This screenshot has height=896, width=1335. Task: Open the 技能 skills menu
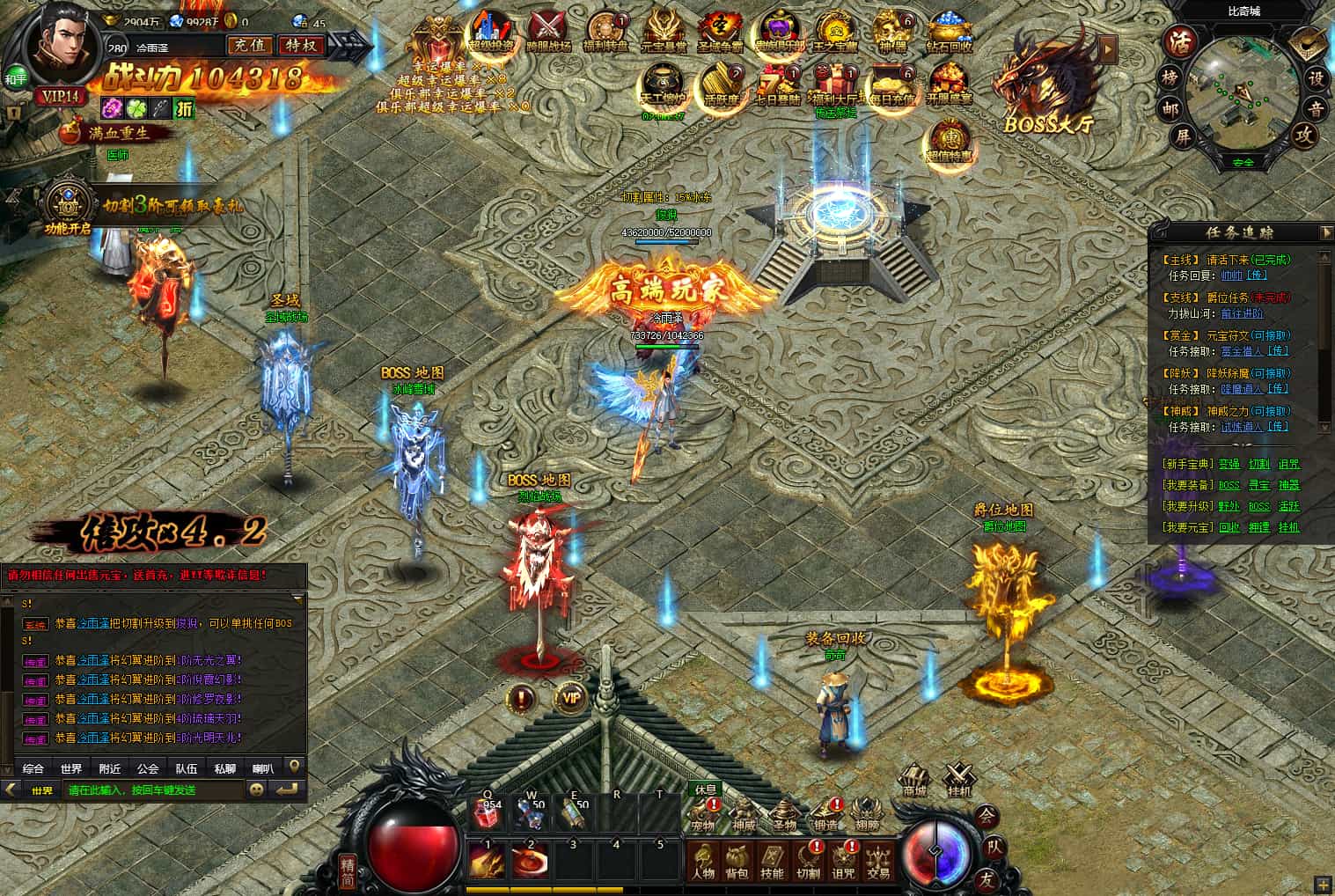(772, 862)
